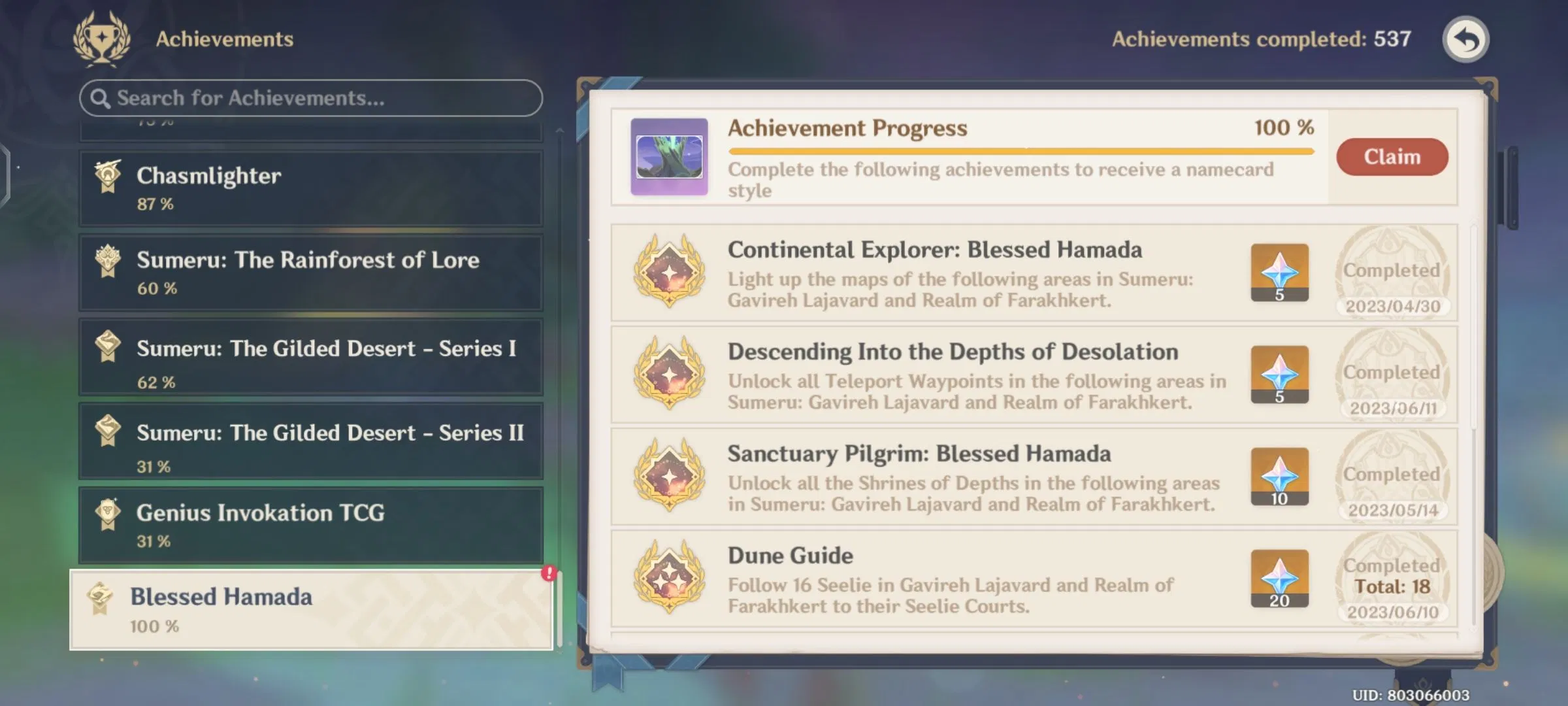Viewport: 1568px width, 706px height.
Task: Click the back arrow to exit Achievements
Action: [1465, 40]
